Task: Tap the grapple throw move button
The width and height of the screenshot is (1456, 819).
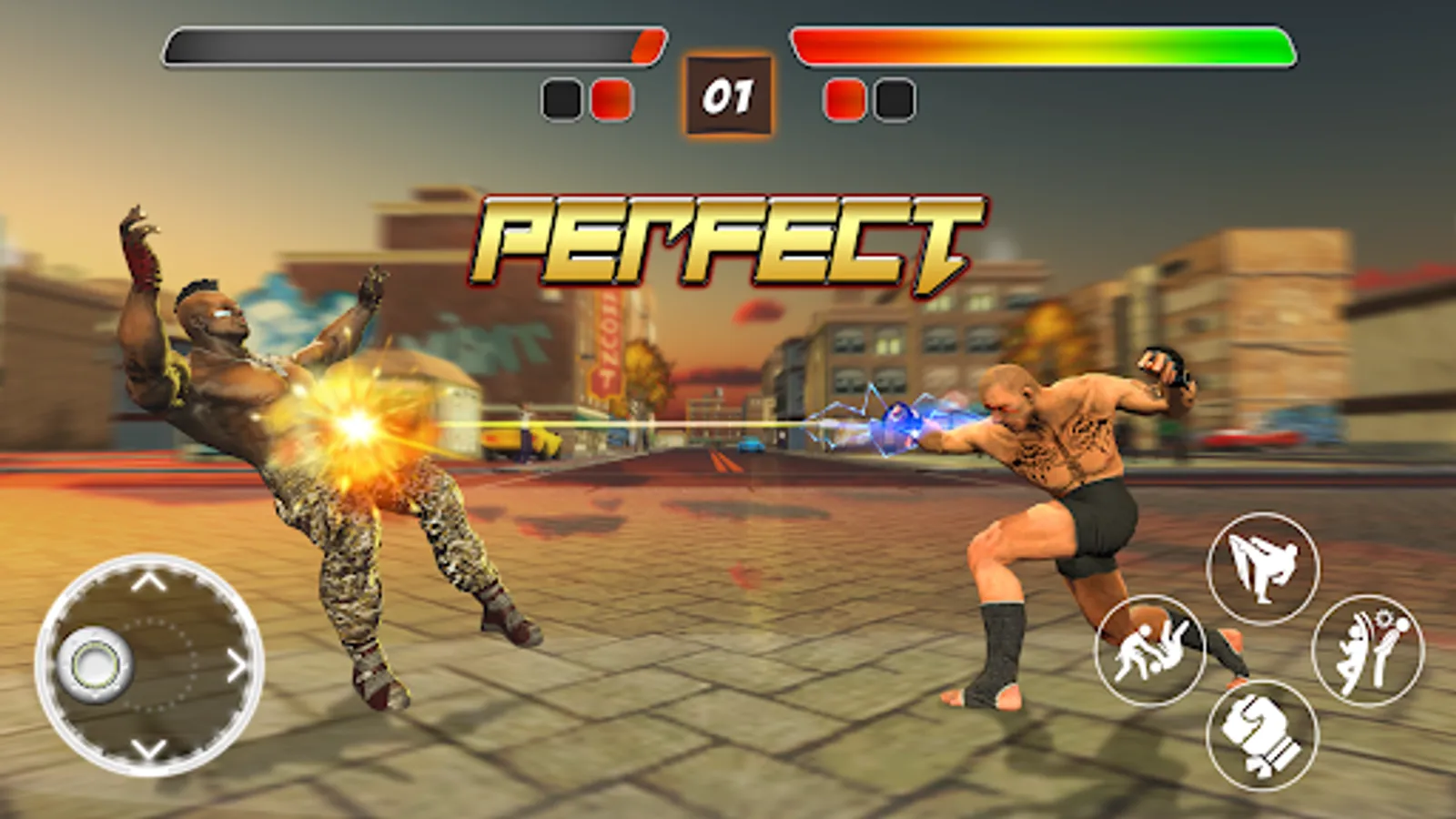Action: click(1151, 650)
